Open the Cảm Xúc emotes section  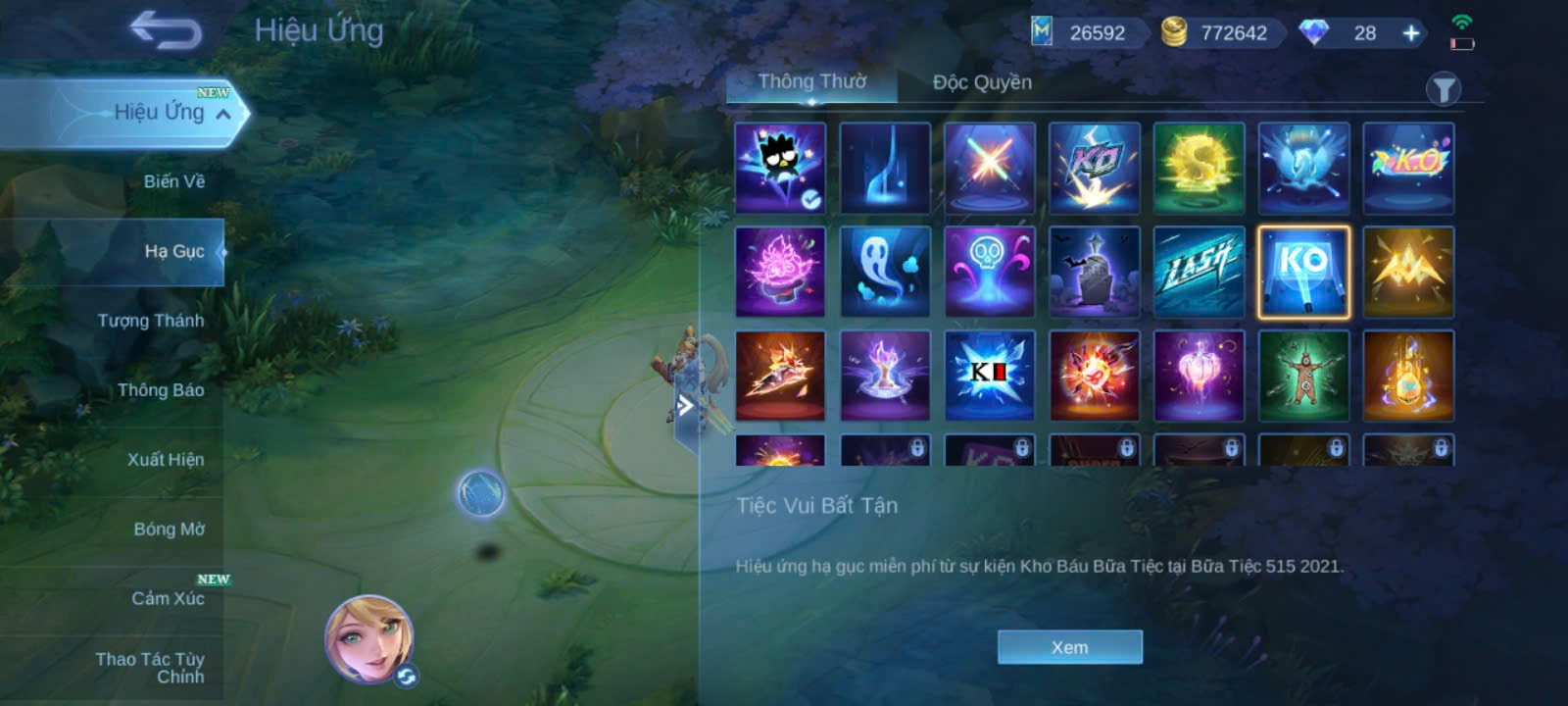(168, 598)
